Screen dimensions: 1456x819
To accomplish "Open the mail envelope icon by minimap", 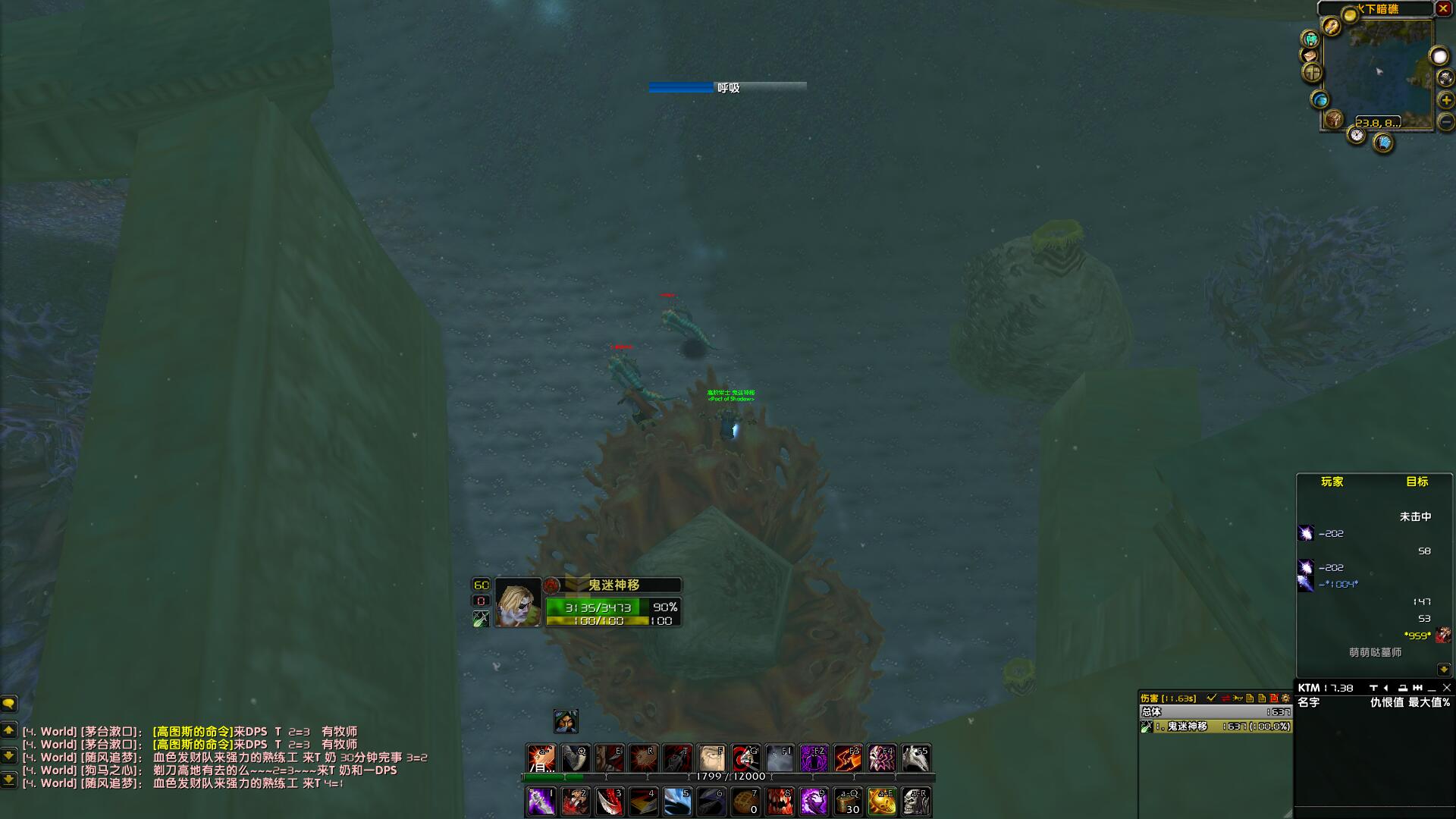I will pyautogui.click(x=1310, y=55).
